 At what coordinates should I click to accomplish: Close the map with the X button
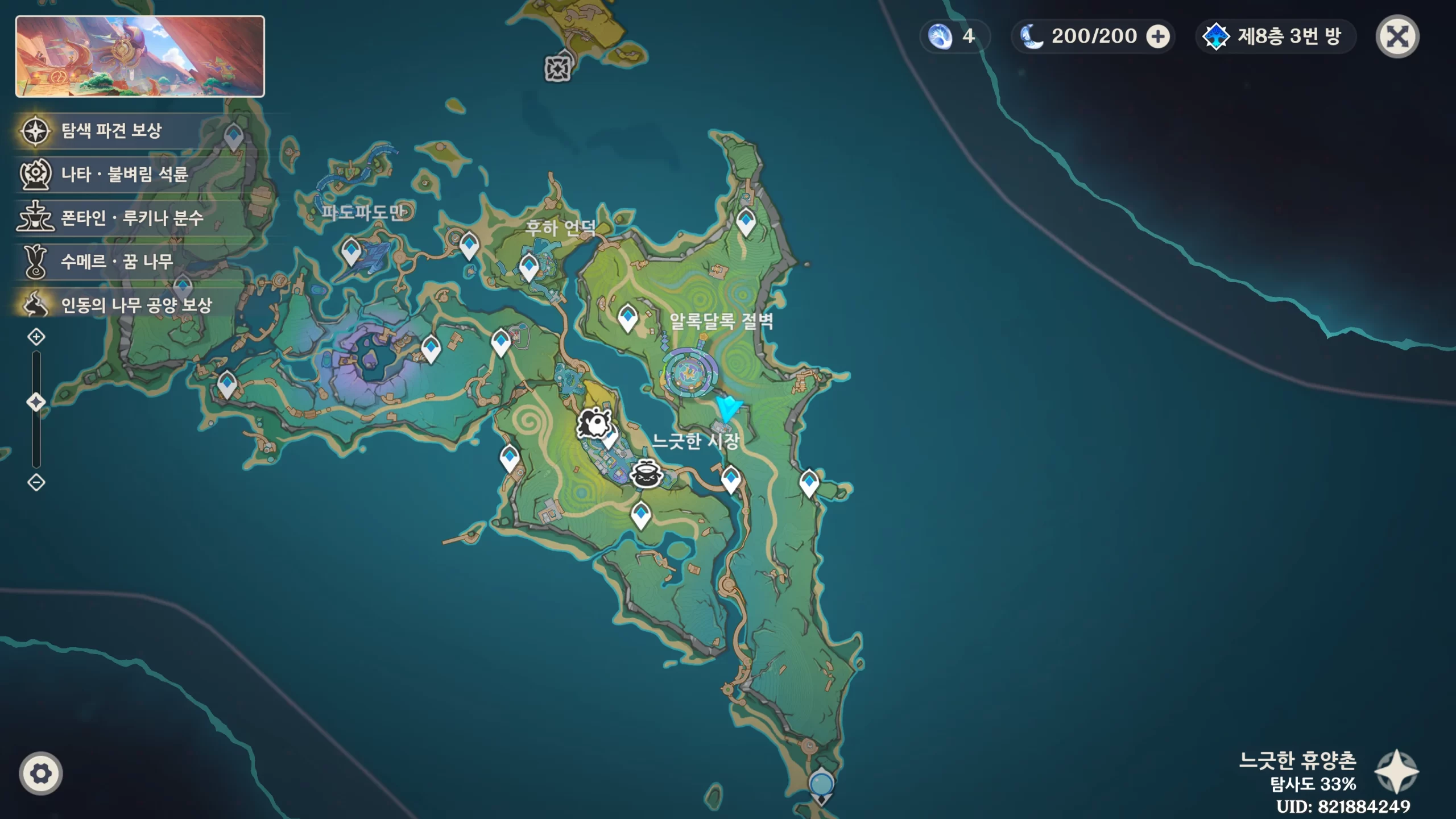click(x=1397, y=37)
